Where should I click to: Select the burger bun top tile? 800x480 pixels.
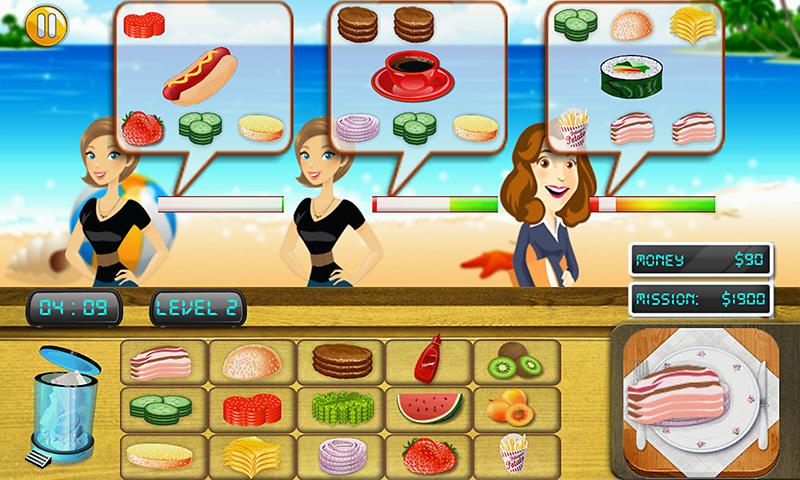[x=250, y=360]
